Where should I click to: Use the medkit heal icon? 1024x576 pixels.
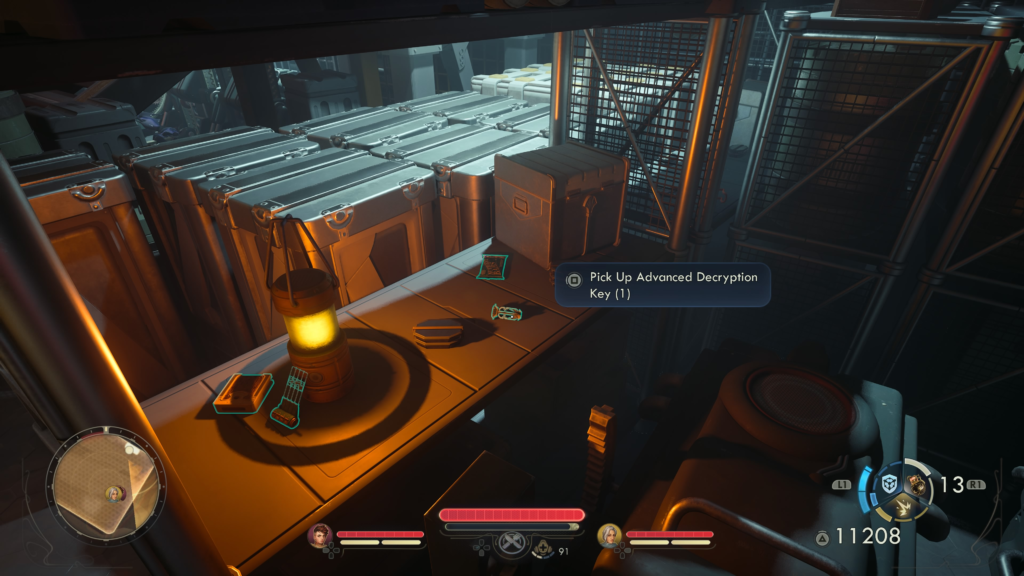[x=543, y=547]
